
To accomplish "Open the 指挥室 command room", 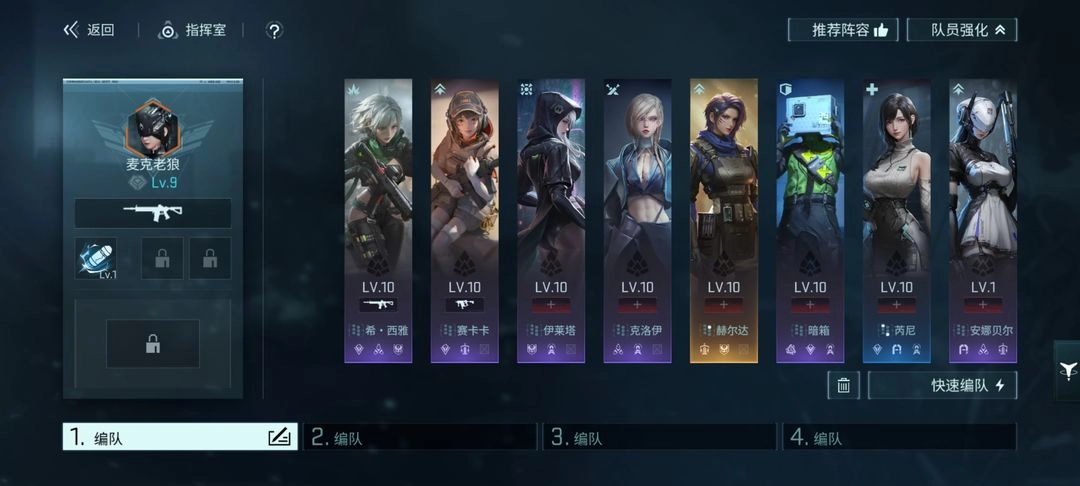I will point(193,30).
